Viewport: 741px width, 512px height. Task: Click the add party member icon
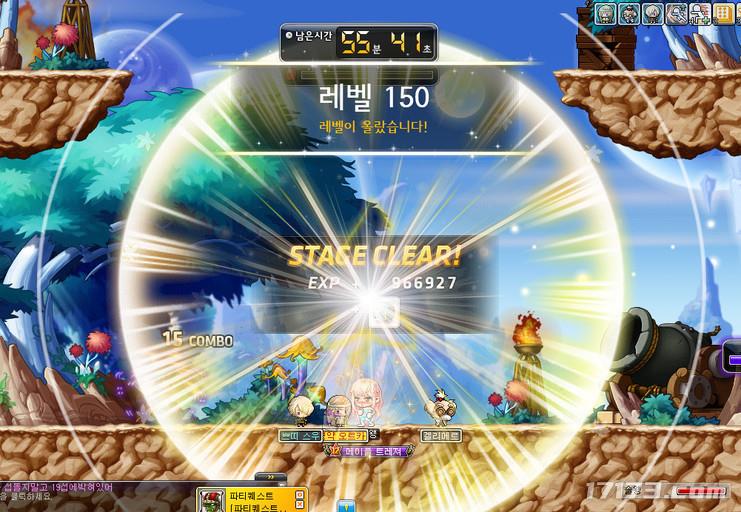[x=699, y=13]
